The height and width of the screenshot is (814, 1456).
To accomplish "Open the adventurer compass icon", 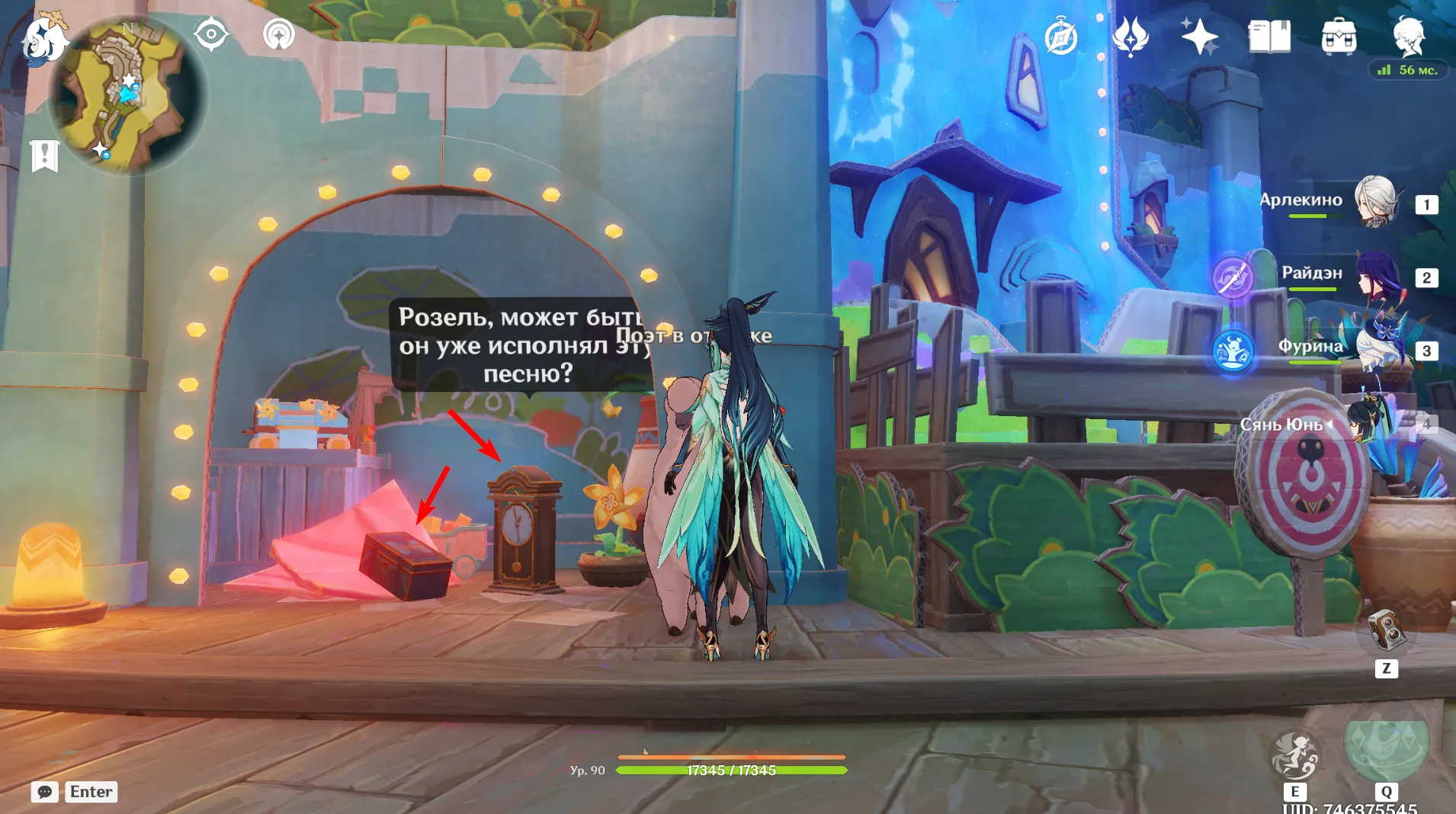I will click(1060, 37).
